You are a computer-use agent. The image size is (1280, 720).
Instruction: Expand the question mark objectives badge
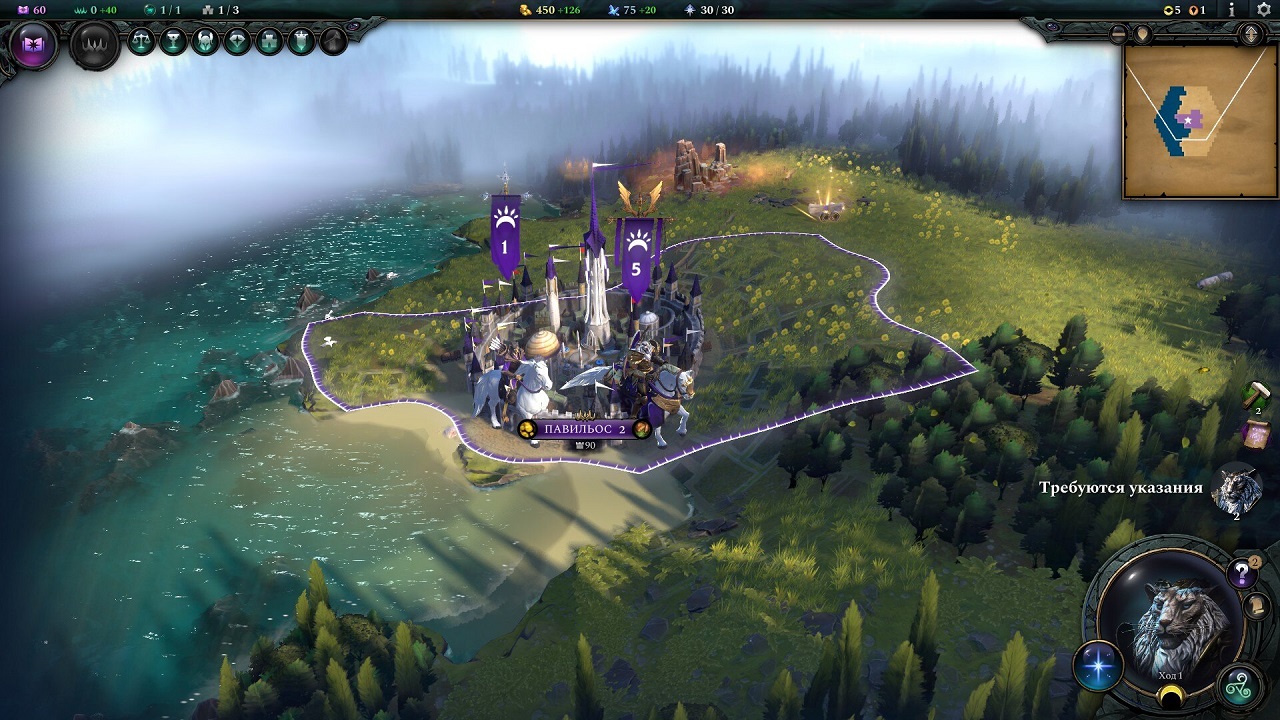coord(1240,573)
